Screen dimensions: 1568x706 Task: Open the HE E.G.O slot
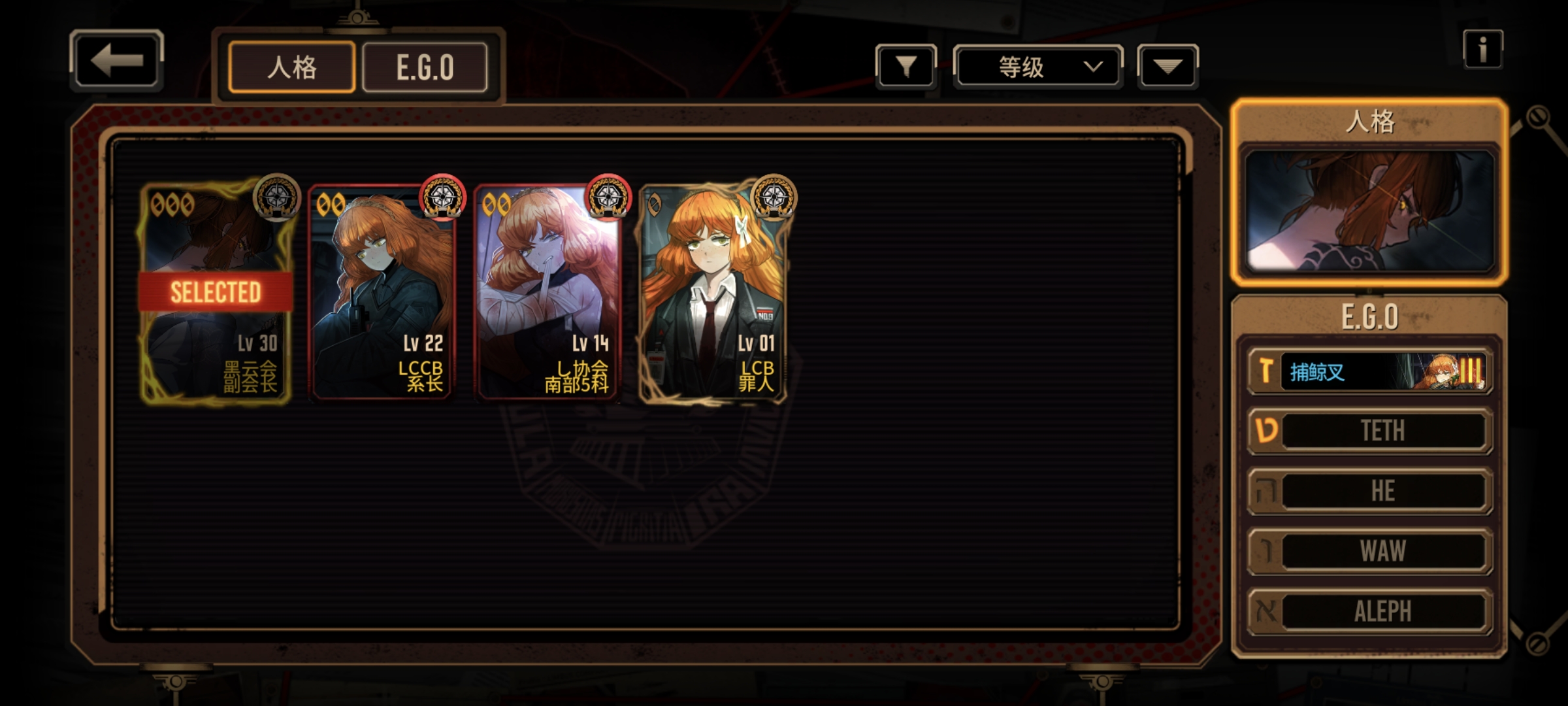1370,491
